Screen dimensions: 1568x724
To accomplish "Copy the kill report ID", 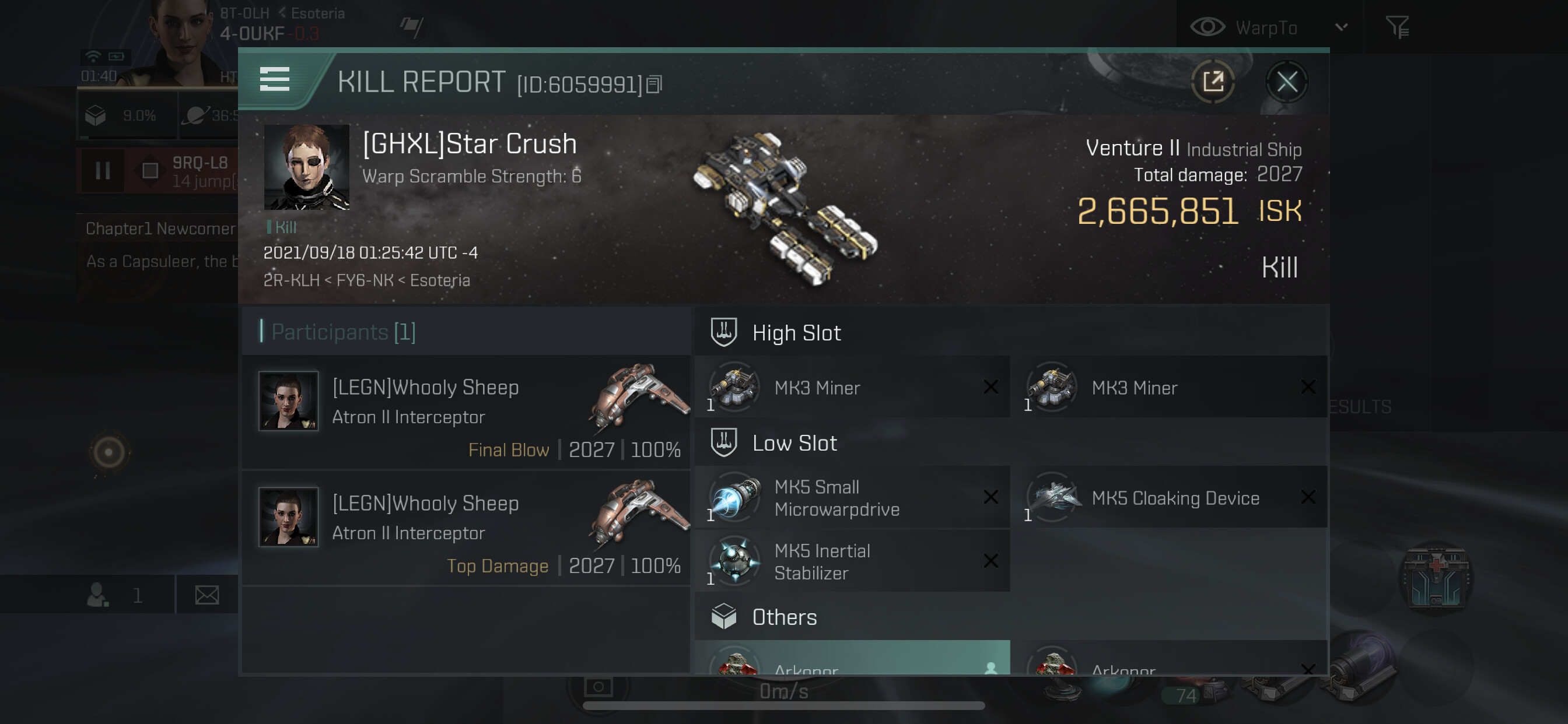I will point(654,85).
